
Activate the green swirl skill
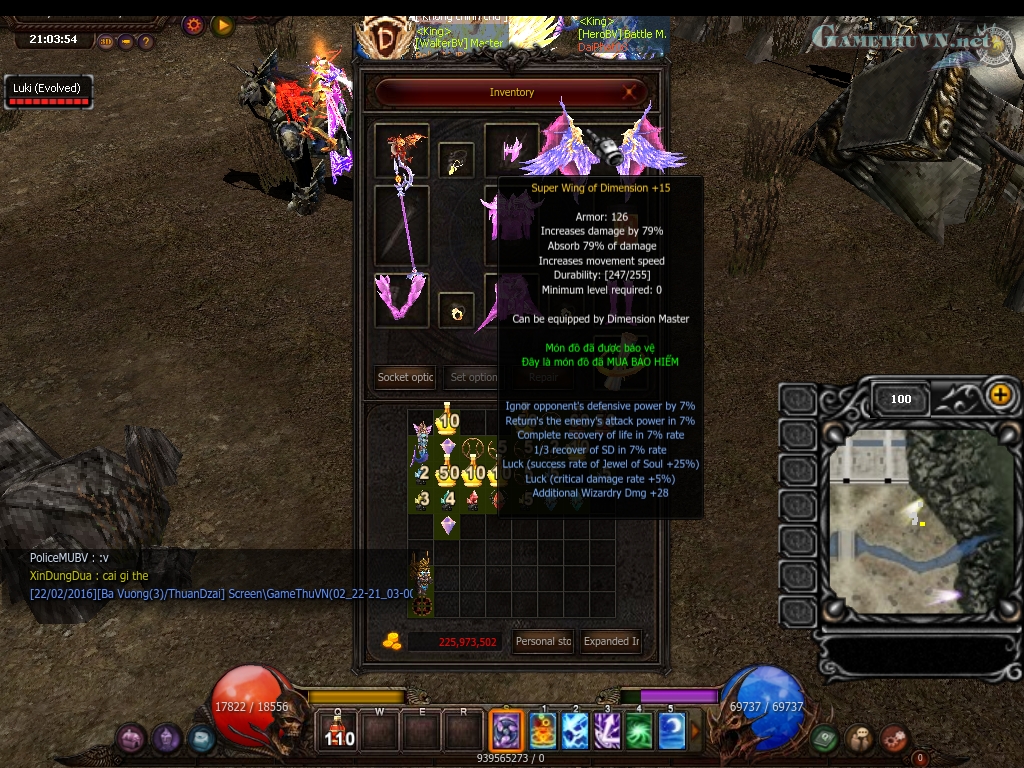pyautogui.click(x=639, y=731)
